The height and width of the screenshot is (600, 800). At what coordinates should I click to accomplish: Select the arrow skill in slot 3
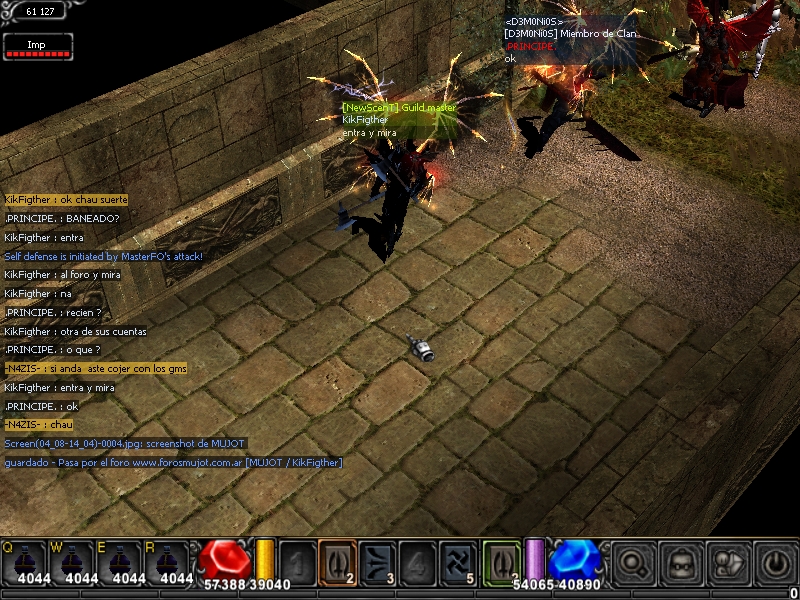(377, 561)
